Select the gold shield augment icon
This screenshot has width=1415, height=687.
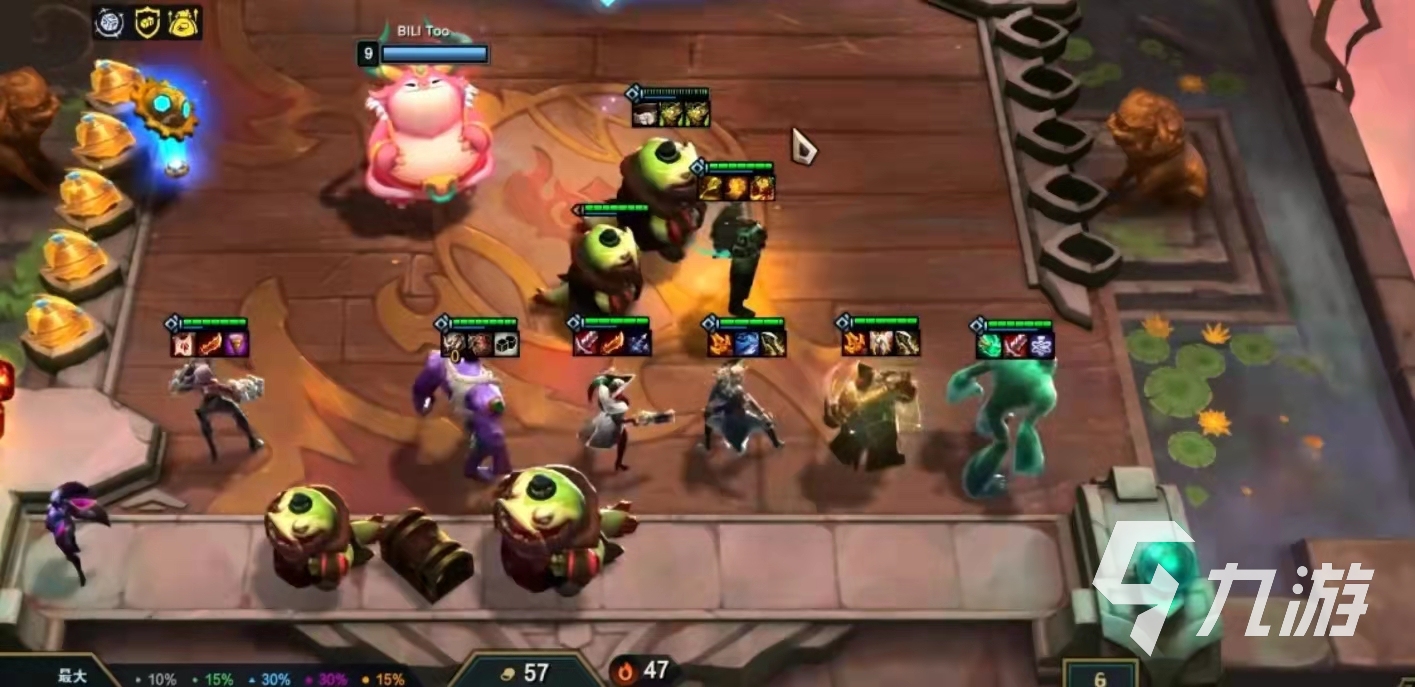click(x=146, y=21)
